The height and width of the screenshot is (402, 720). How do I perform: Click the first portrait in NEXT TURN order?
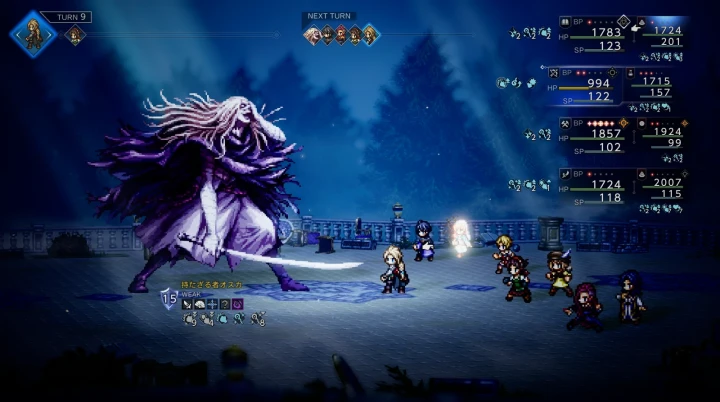(x=312, y=35)
